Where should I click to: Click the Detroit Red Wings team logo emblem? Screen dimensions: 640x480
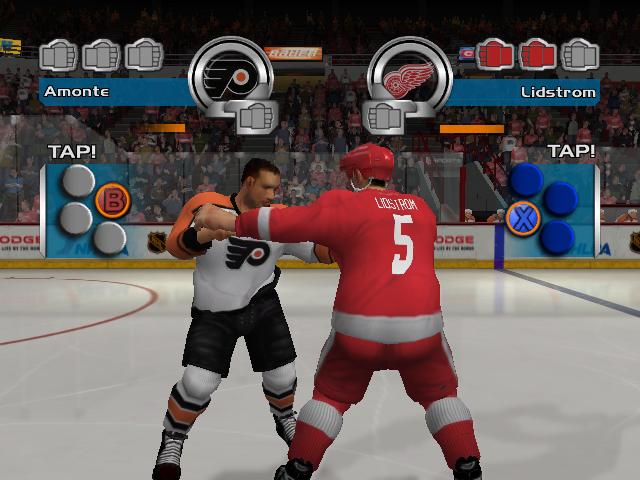click(410, 76)
